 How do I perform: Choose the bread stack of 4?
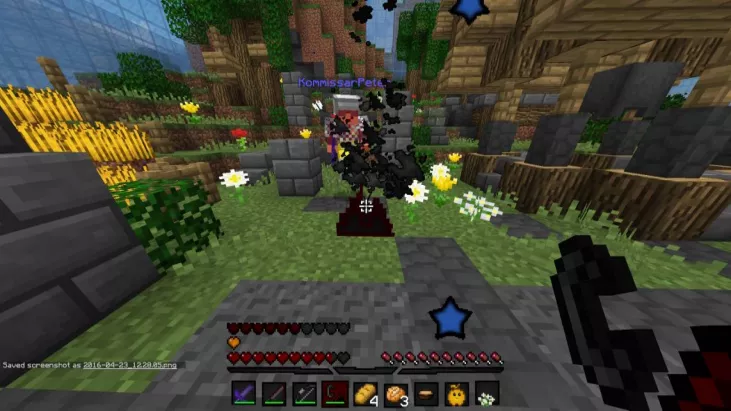366,393
